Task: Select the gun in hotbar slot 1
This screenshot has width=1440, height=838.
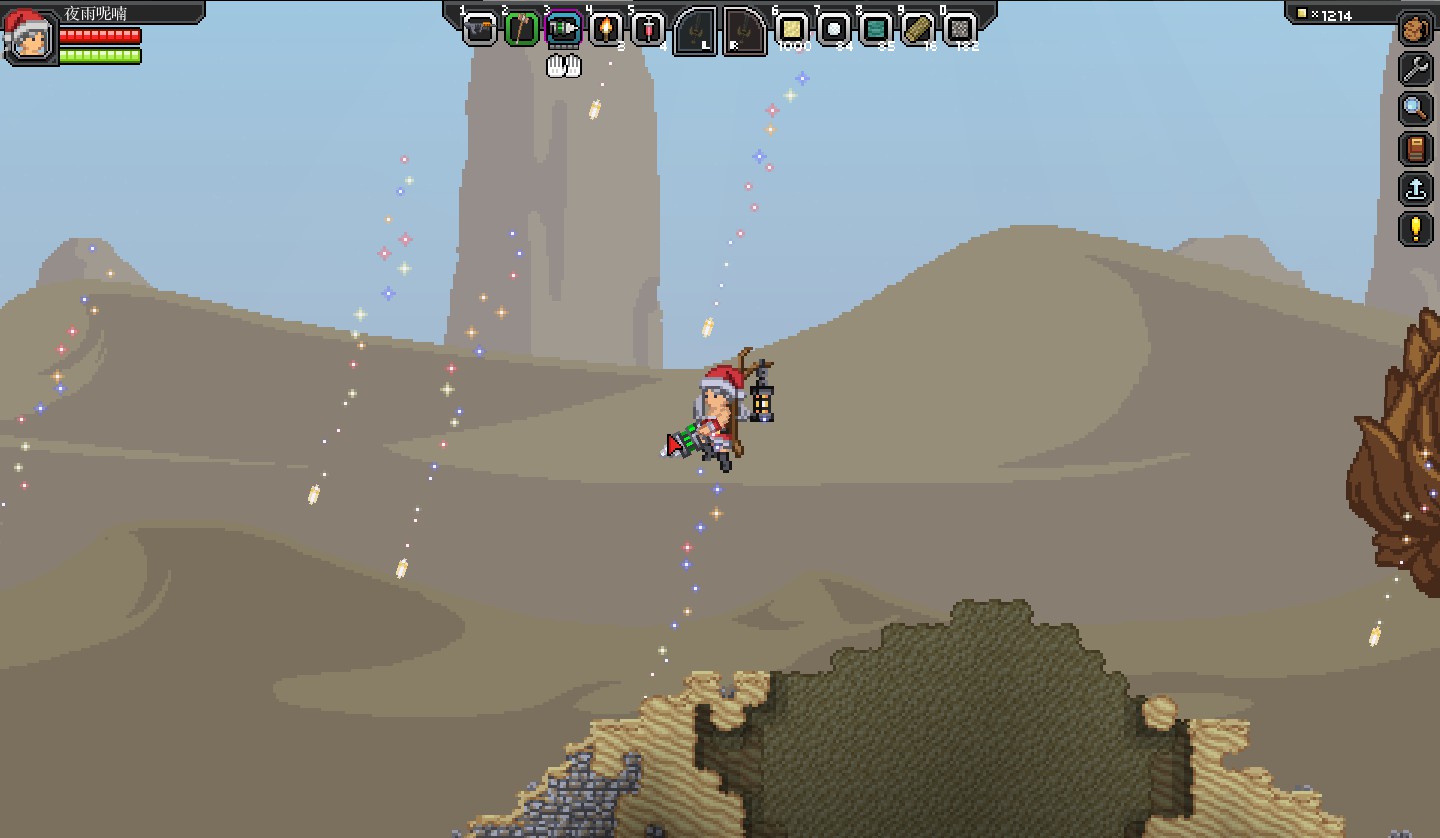Action: [x=480, y=29]
